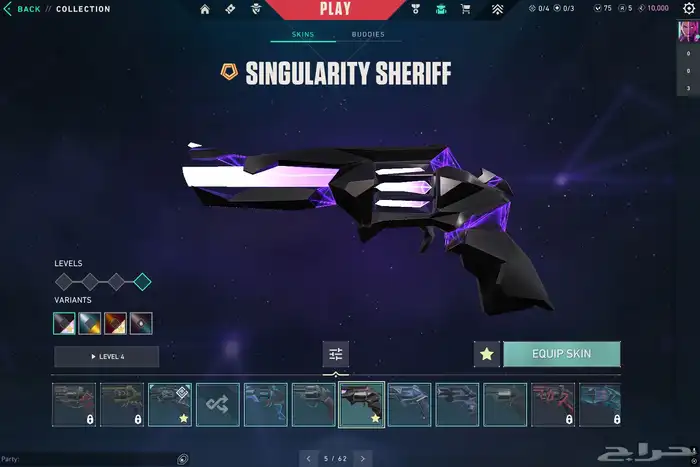Image resolution: width=700 pixels, height=467 pixels.
Task: Pick the red and gold variant swatch
Action: pos(116,323)
